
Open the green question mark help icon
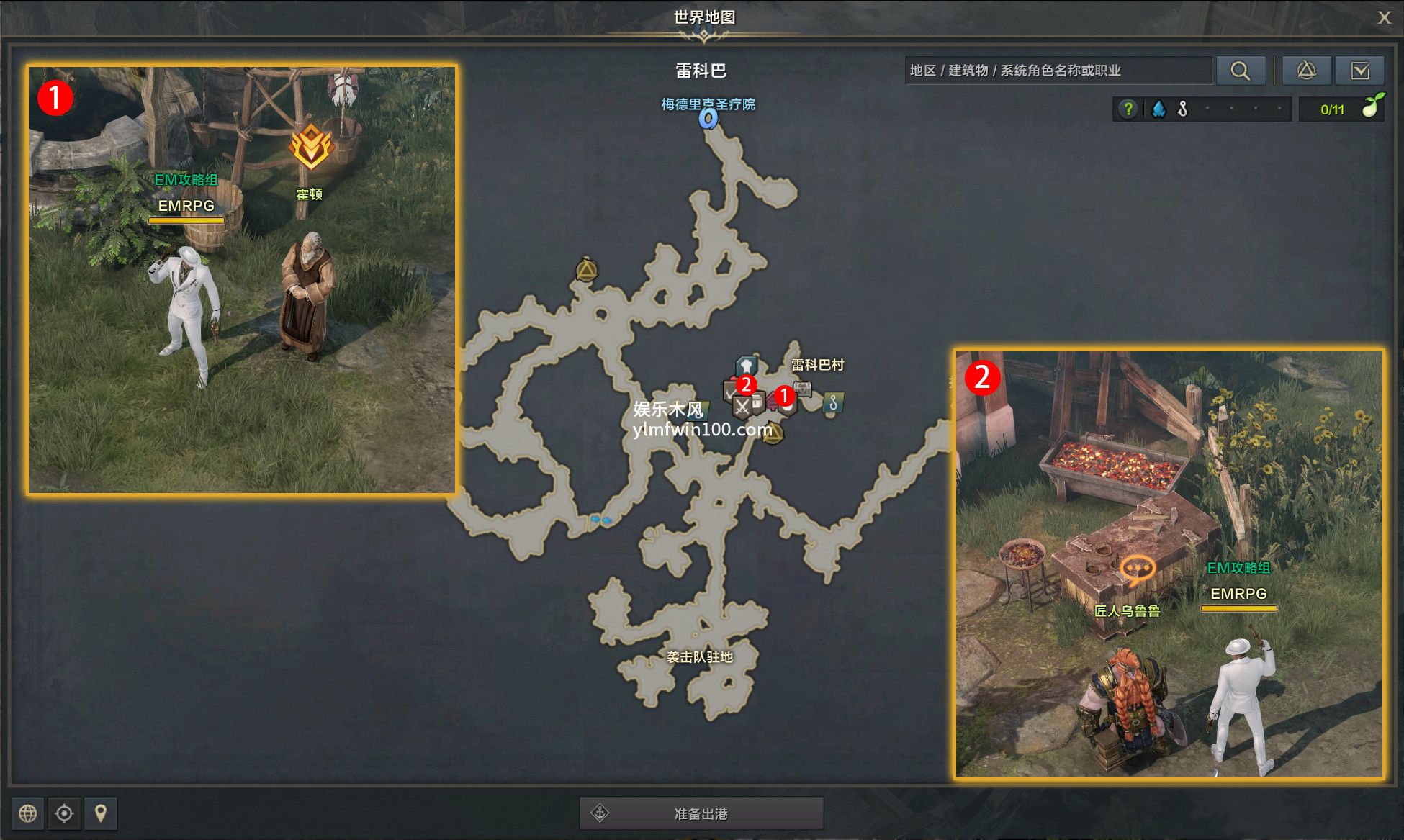pyautogui.click(x=1128, y=109)
